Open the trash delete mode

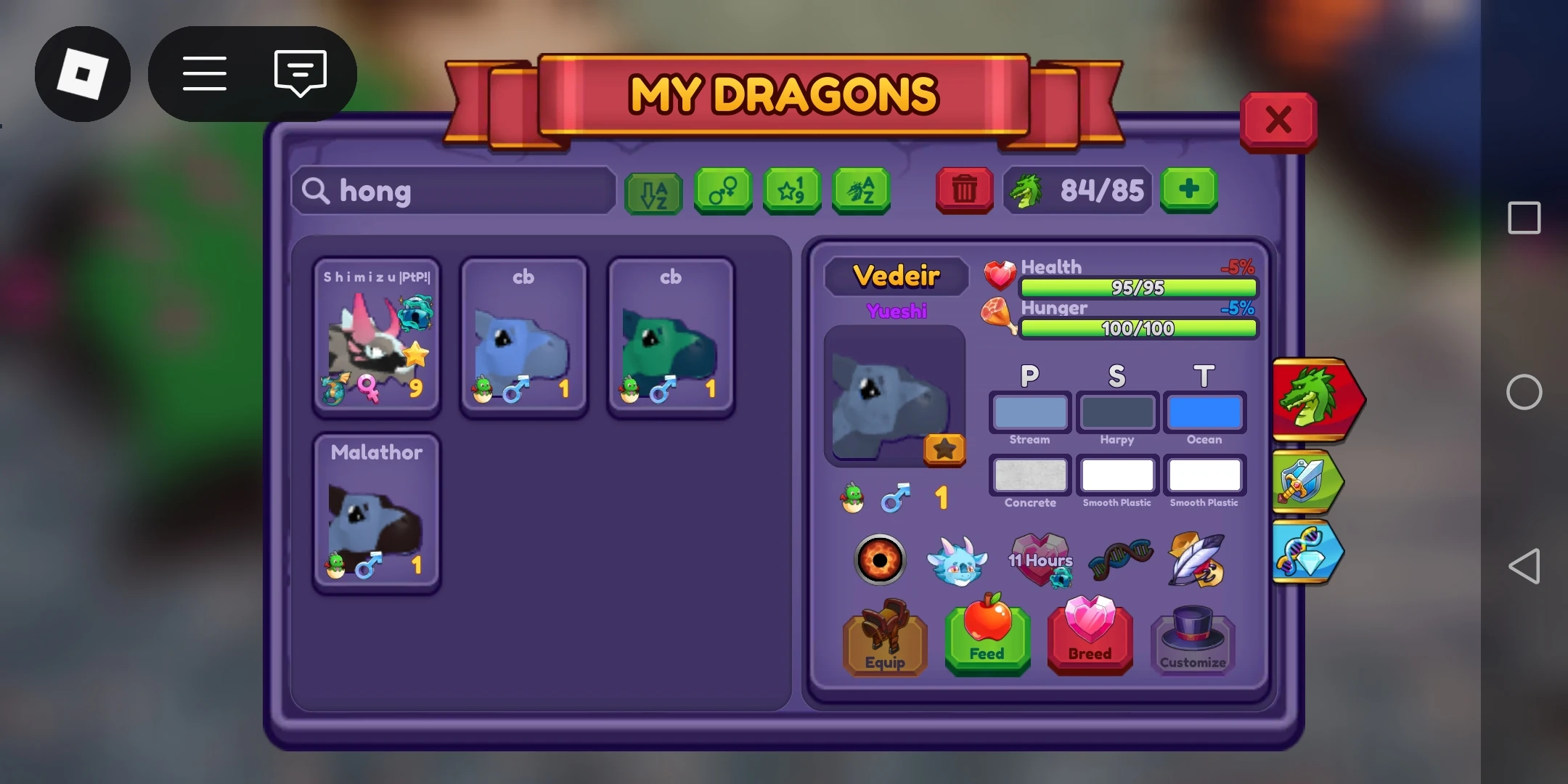tap(964, 191)
